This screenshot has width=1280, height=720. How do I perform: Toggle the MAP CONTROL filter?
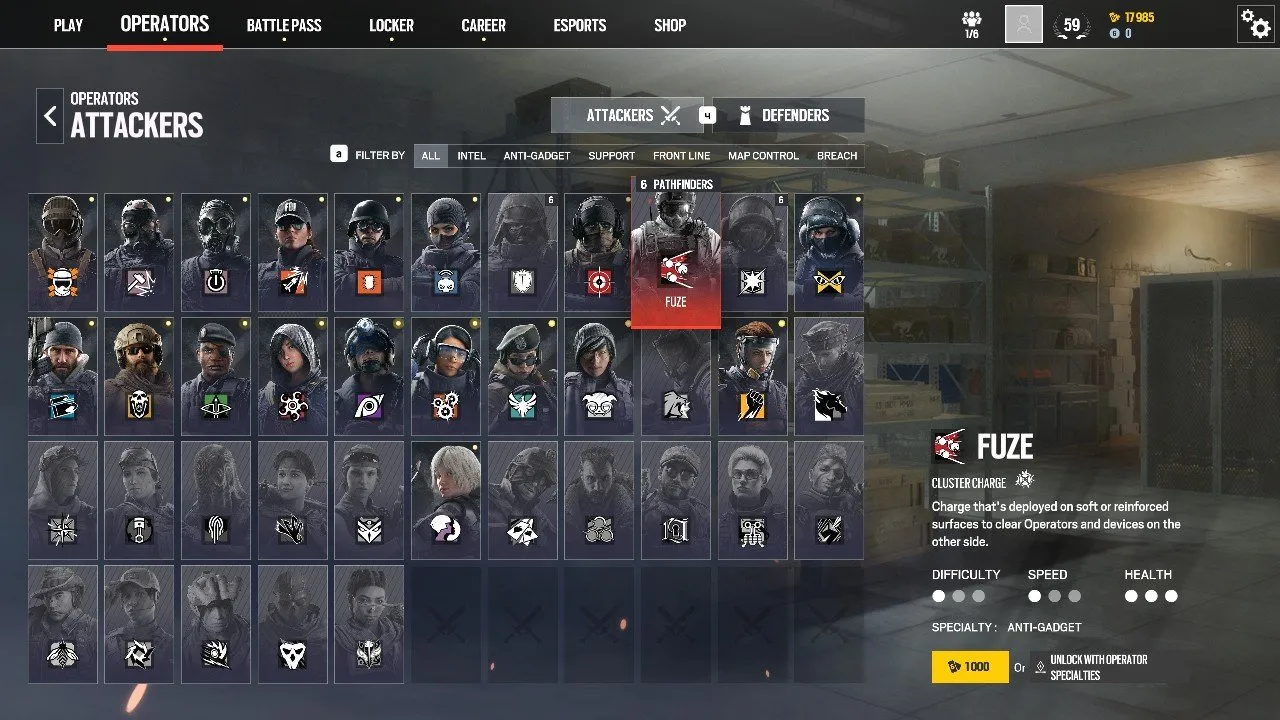click(763, 155)
